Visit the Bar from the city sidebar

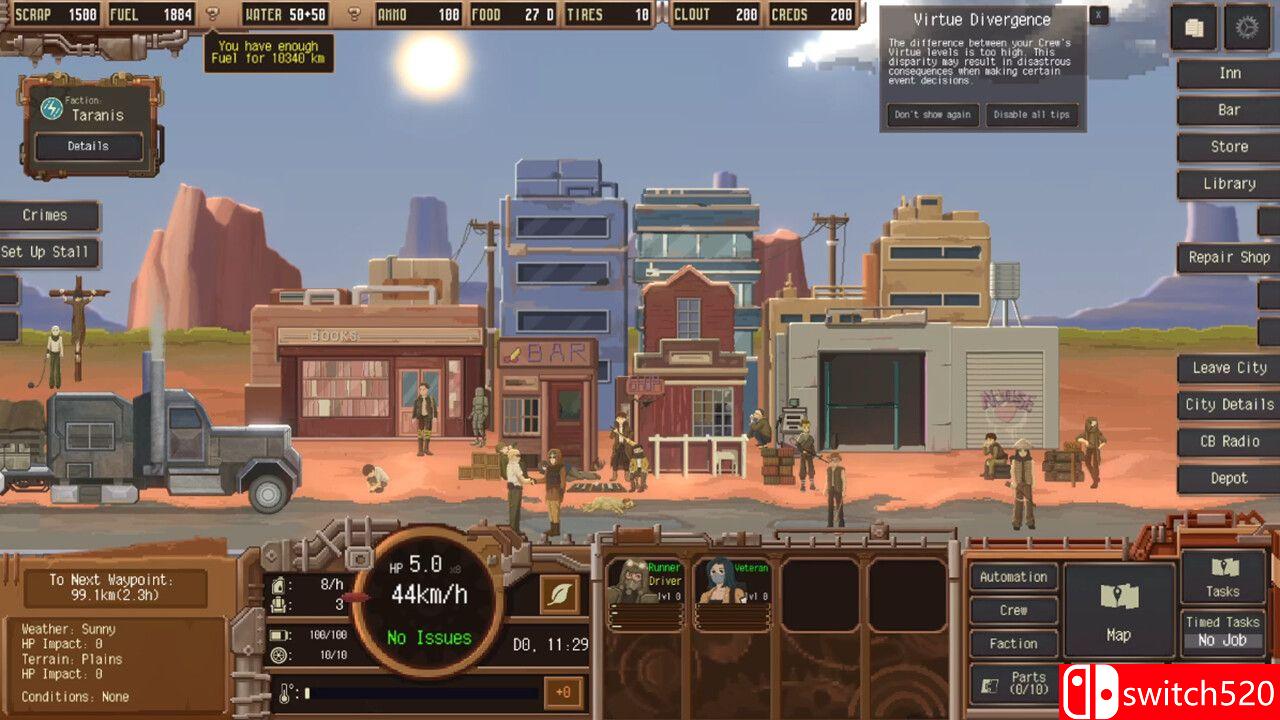coord(1228,110)
